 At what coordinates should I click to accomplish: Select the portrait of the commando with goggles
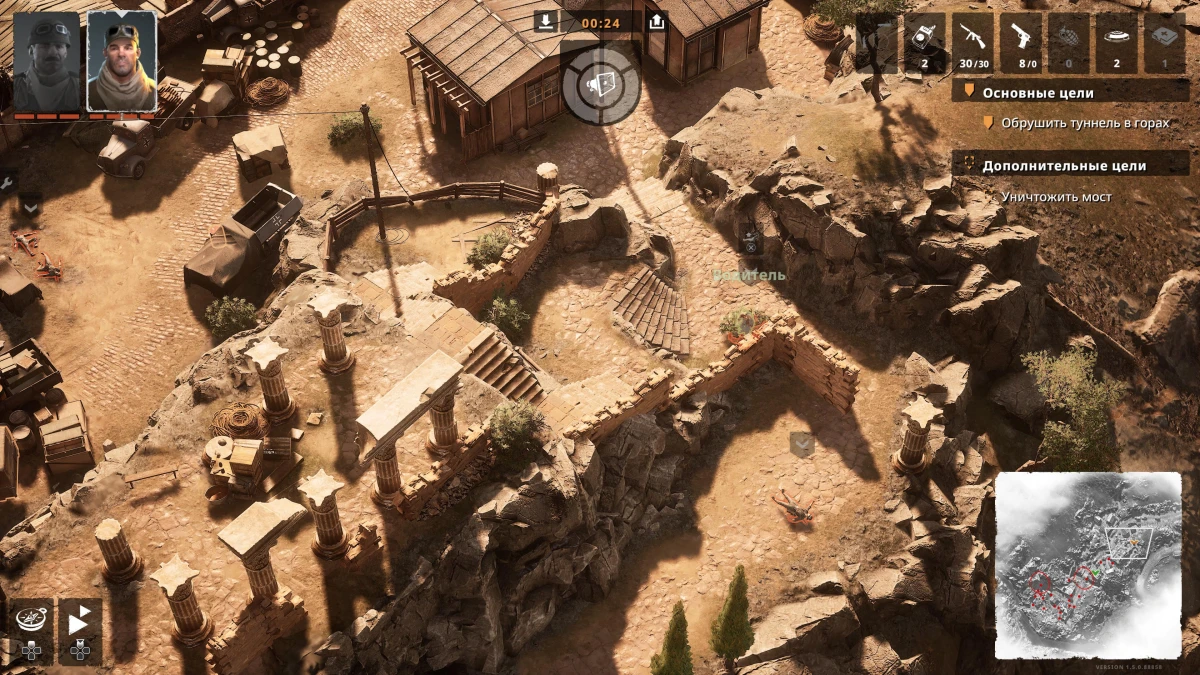point(121,62)
